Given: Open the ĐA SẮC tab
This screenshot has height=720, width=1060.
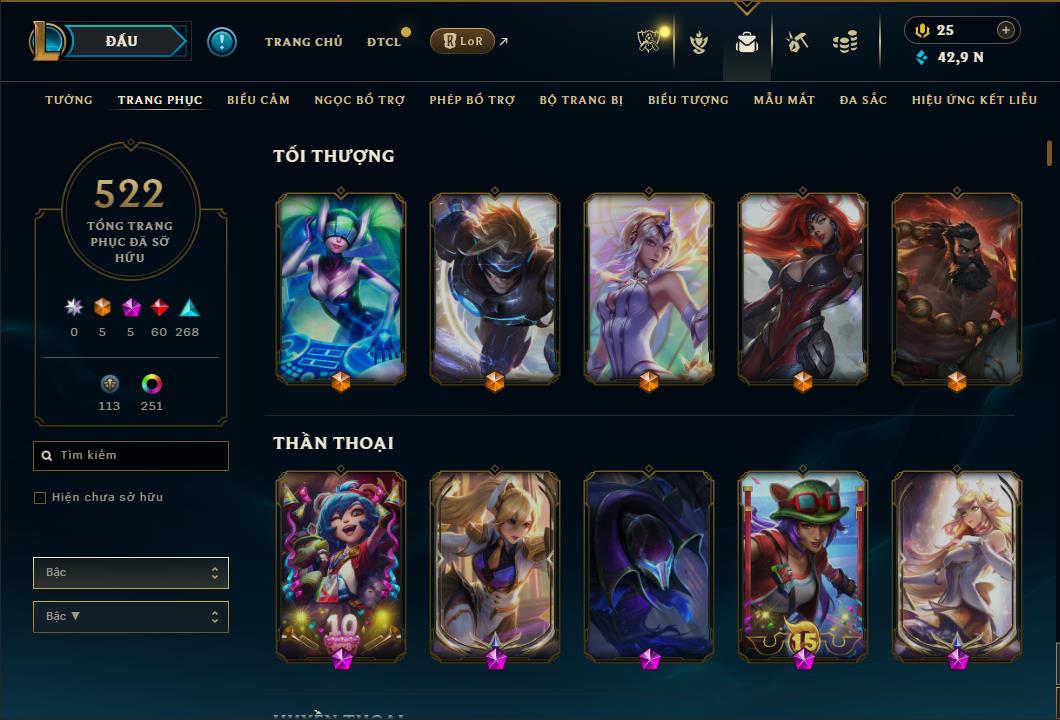Looking at the screenshot, I should point(863,100).
